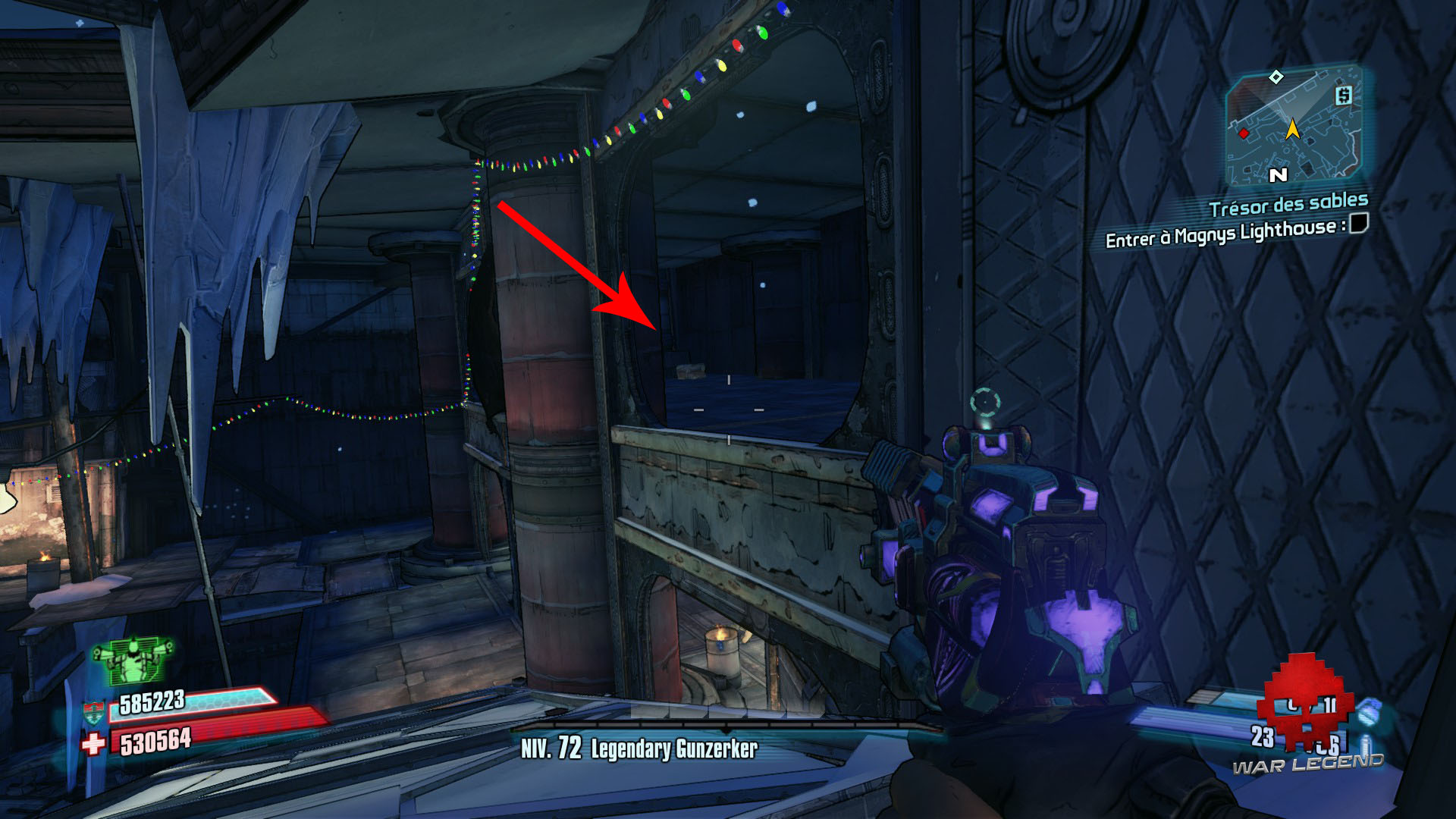The image size is (1456, 819).
Task: Click the bullet icon below the grenade indicator
Action: click(x=1365, y=744)
